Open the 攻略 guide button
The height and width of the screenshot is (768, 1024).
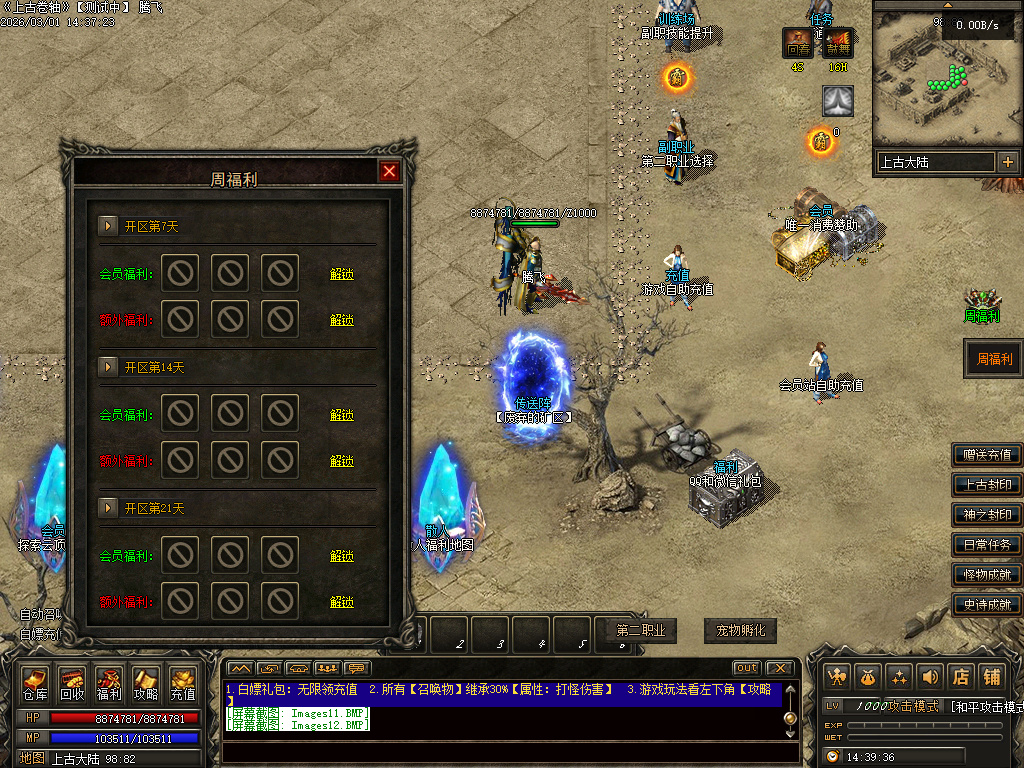[146, 684]
